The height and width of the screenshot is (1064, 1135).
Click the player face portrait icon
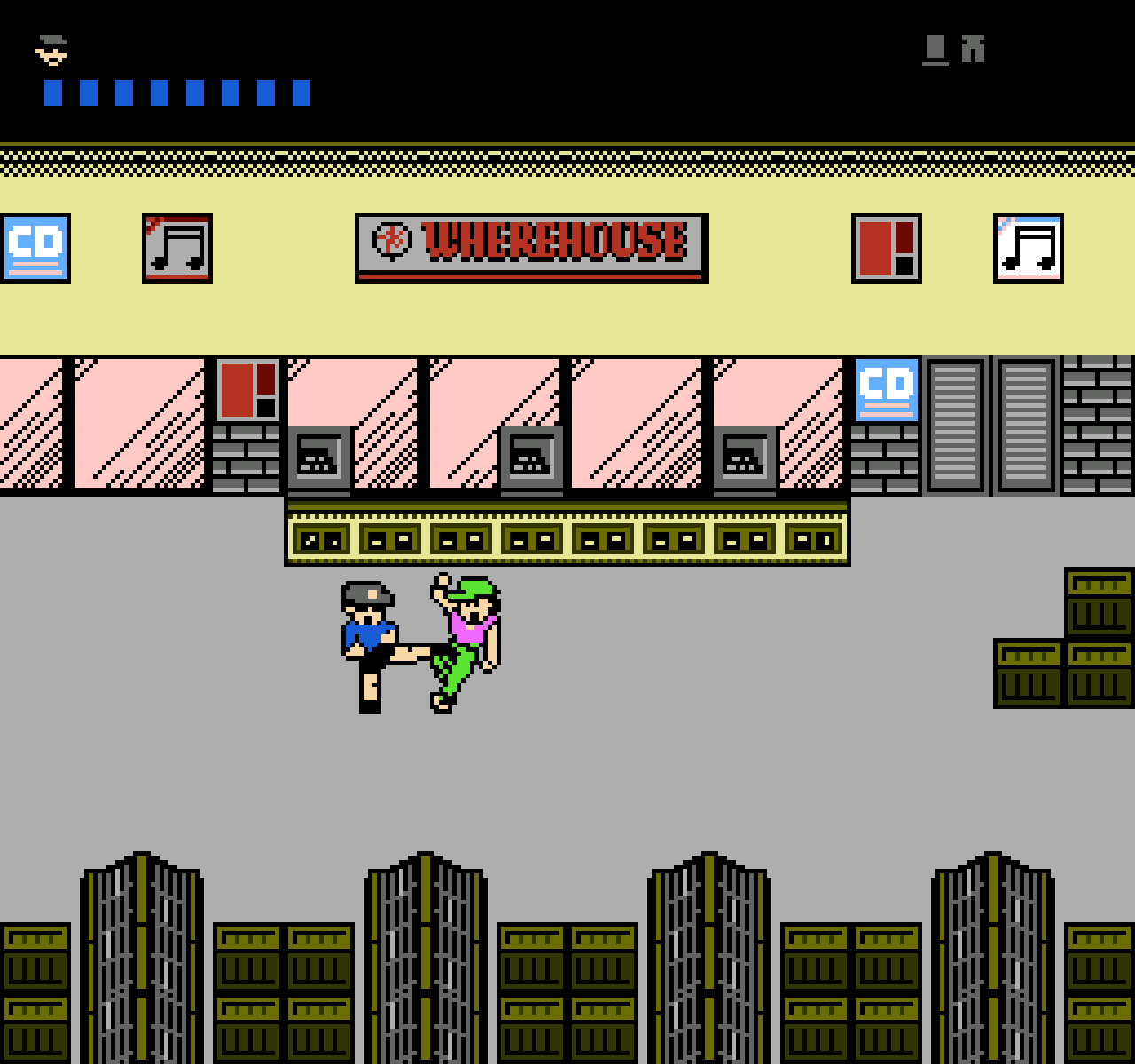click(x=51, y=51)
